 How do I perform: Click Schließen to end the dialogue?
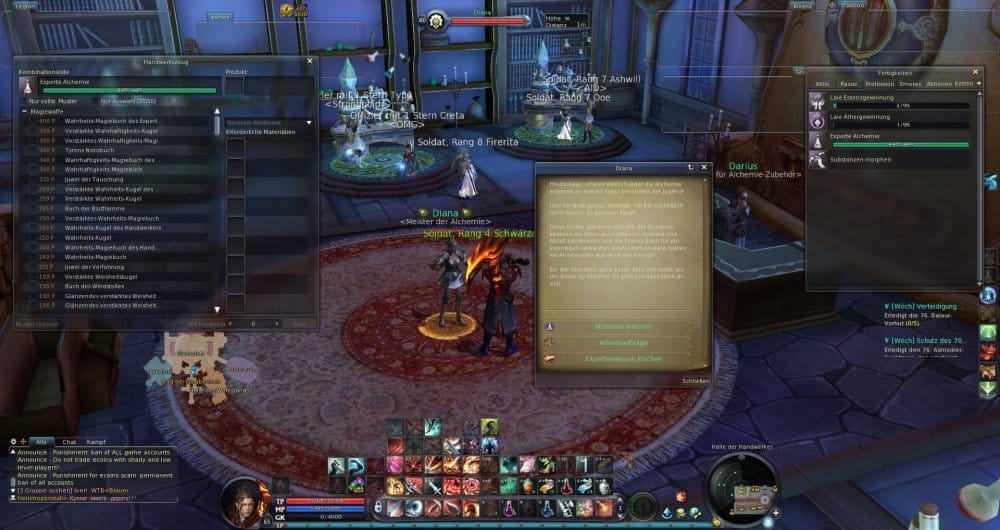pyautogui.click(x=695, y=381)
